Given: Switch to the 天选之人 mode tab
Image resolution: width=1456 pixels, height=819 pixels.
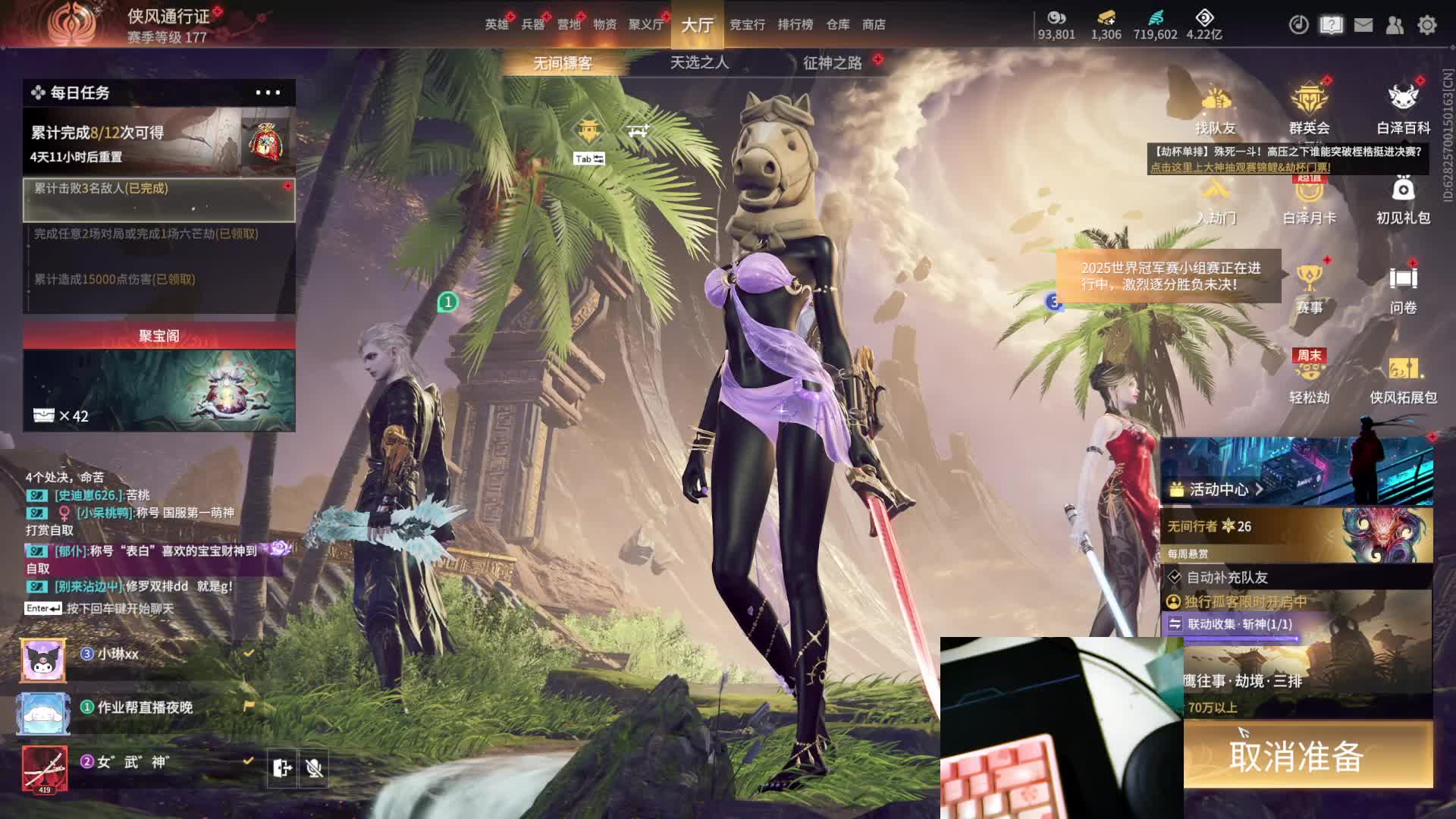Looking at the screenshot, I should click(x=699, y=62).
